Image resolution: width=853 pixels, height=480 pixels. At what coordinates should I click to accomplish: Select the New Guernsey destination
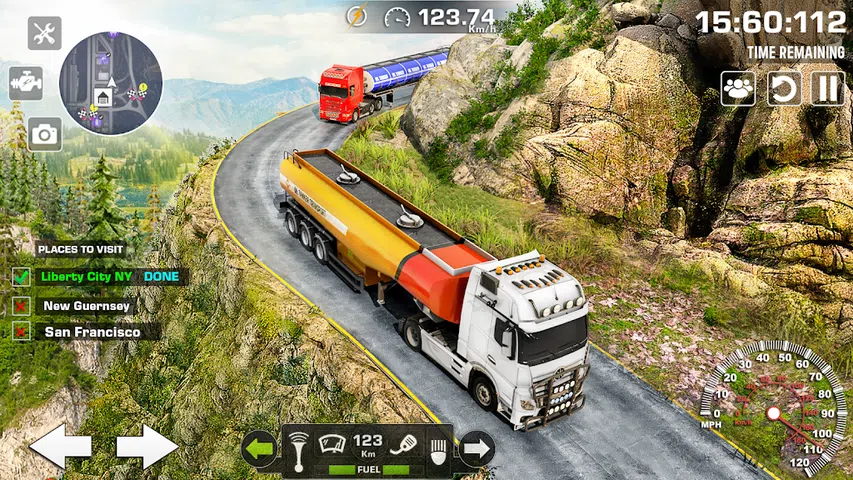tap(87, 306)
